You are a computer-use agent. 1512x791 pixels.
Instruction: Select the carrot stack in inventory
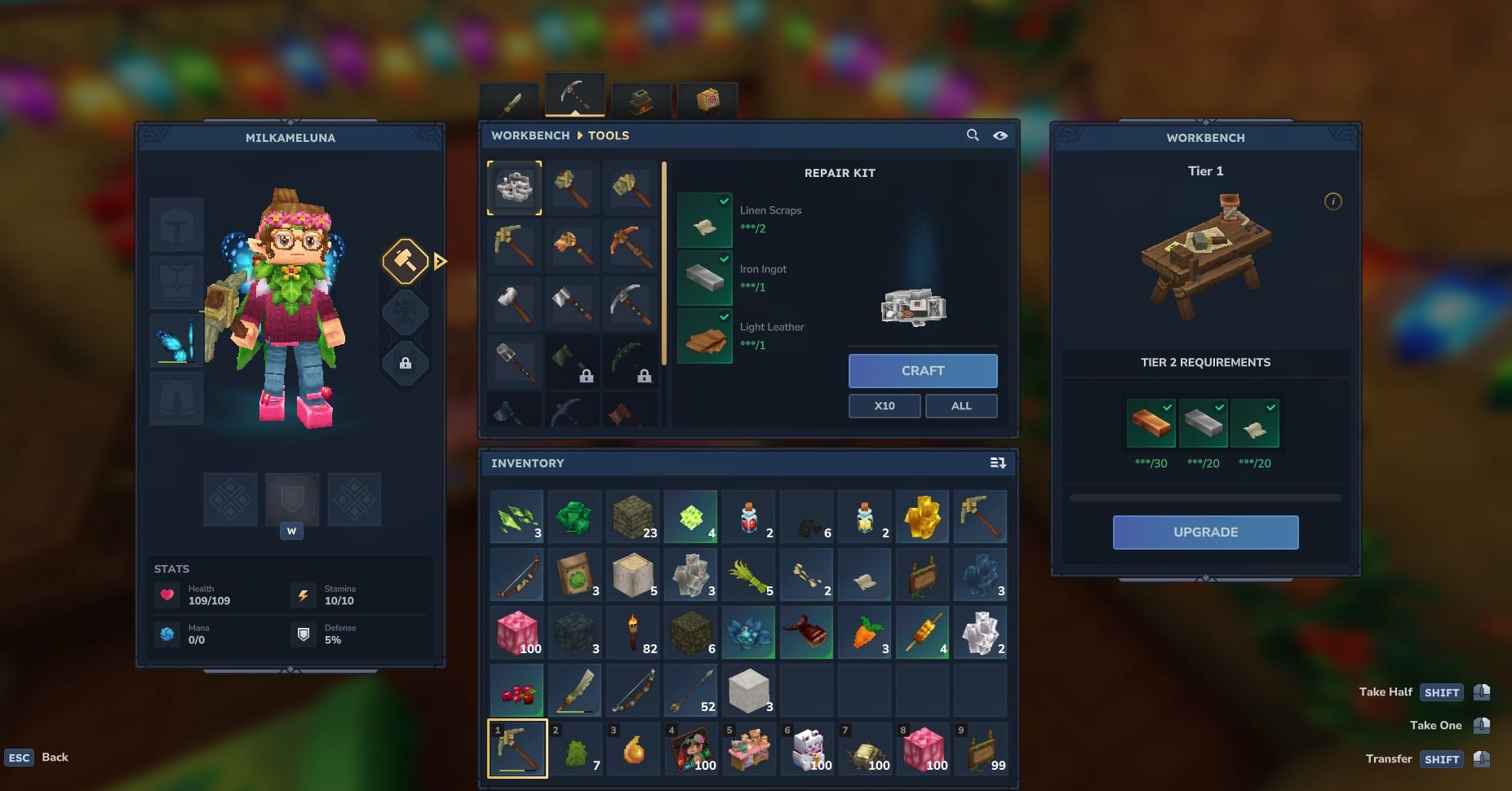click(864, 633)
